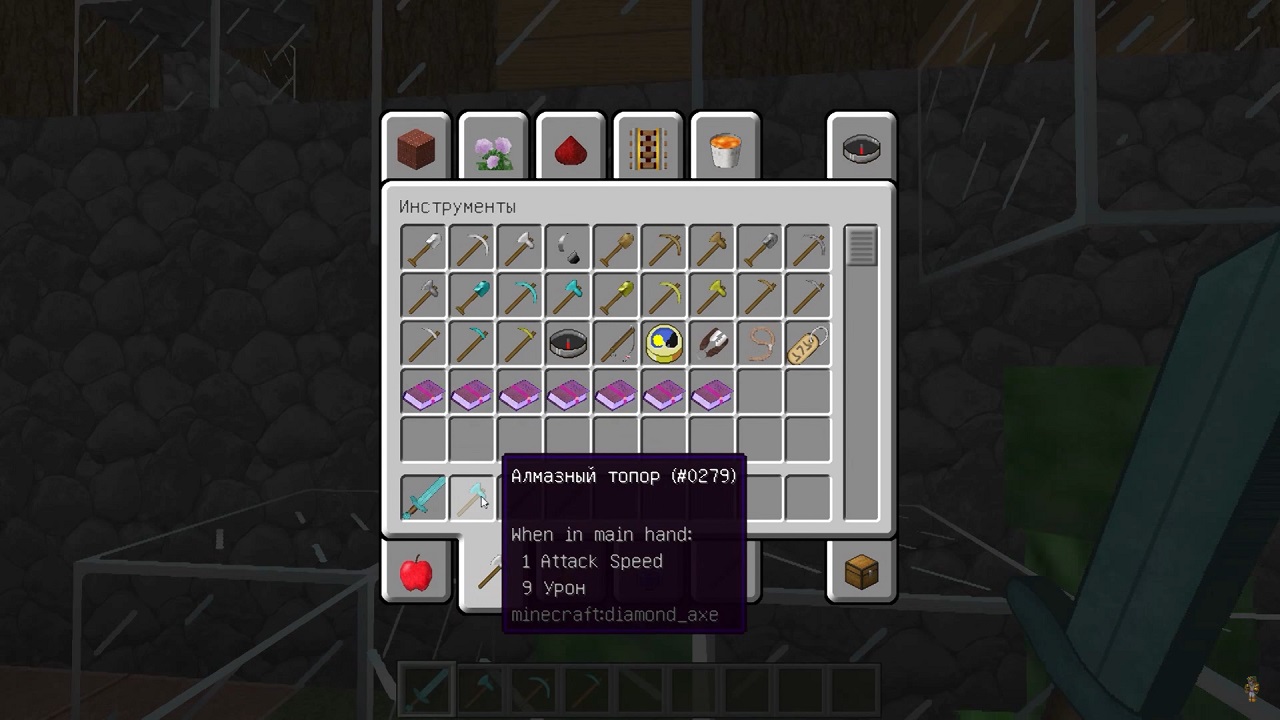Grab the lead rope item
Image resolution: width=1280 pixels, height=720 pixels.
[759, 343]
